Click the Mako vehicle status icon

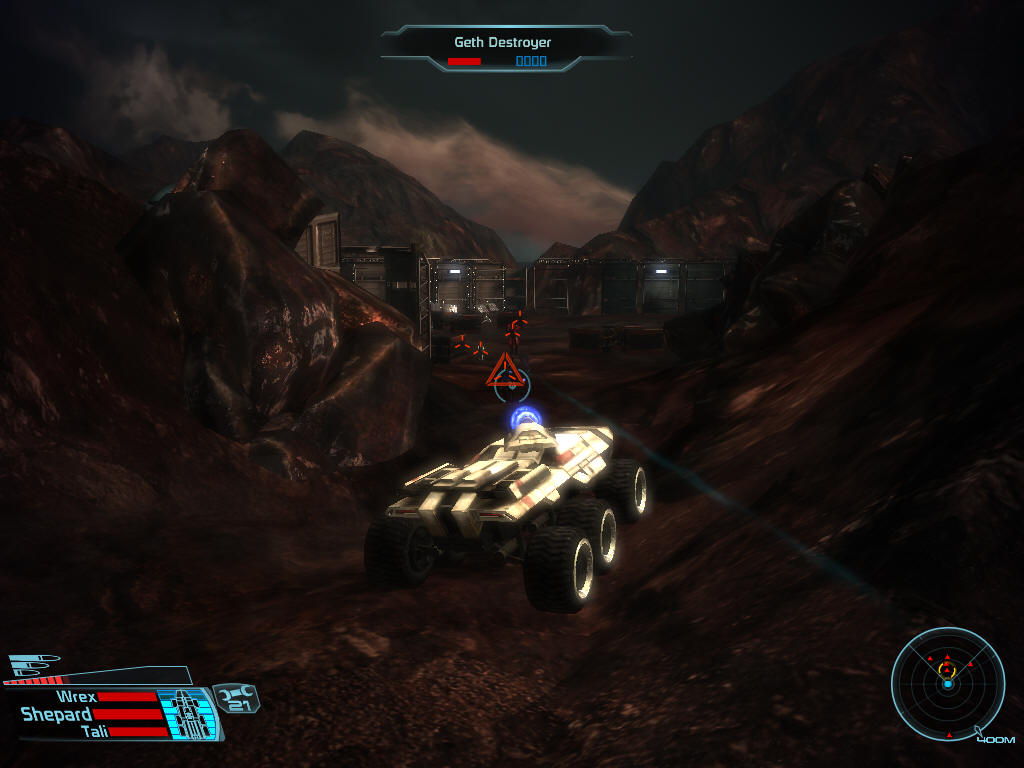click(x=187, y=713)
